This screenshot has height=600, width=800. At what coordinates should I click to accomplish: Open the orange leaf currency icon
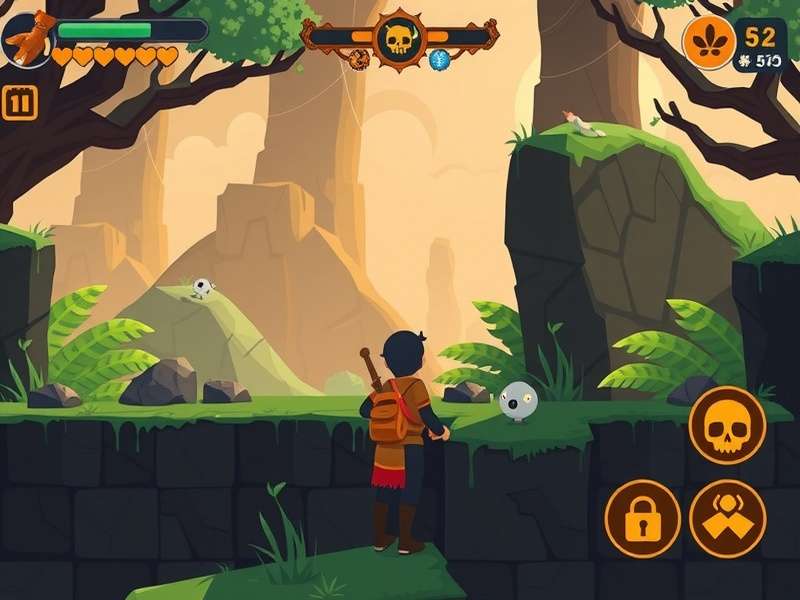(x=708, y=43)
